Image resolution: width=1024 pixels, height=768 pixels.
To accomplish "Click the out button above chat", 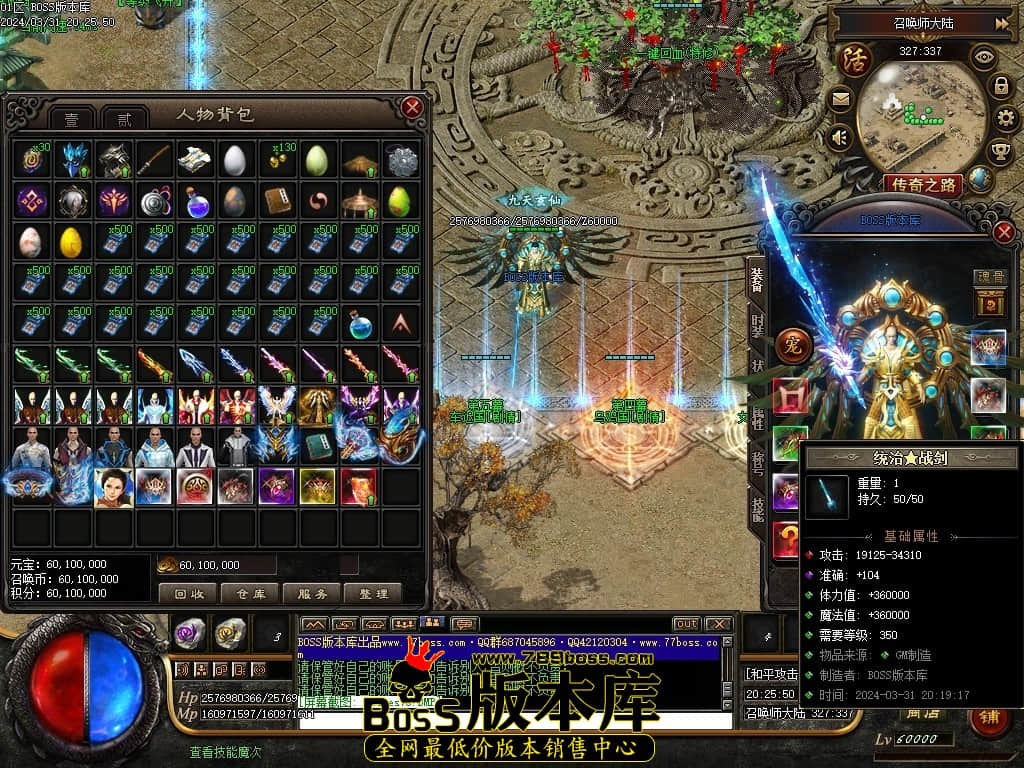I will [x=686, y=625].
